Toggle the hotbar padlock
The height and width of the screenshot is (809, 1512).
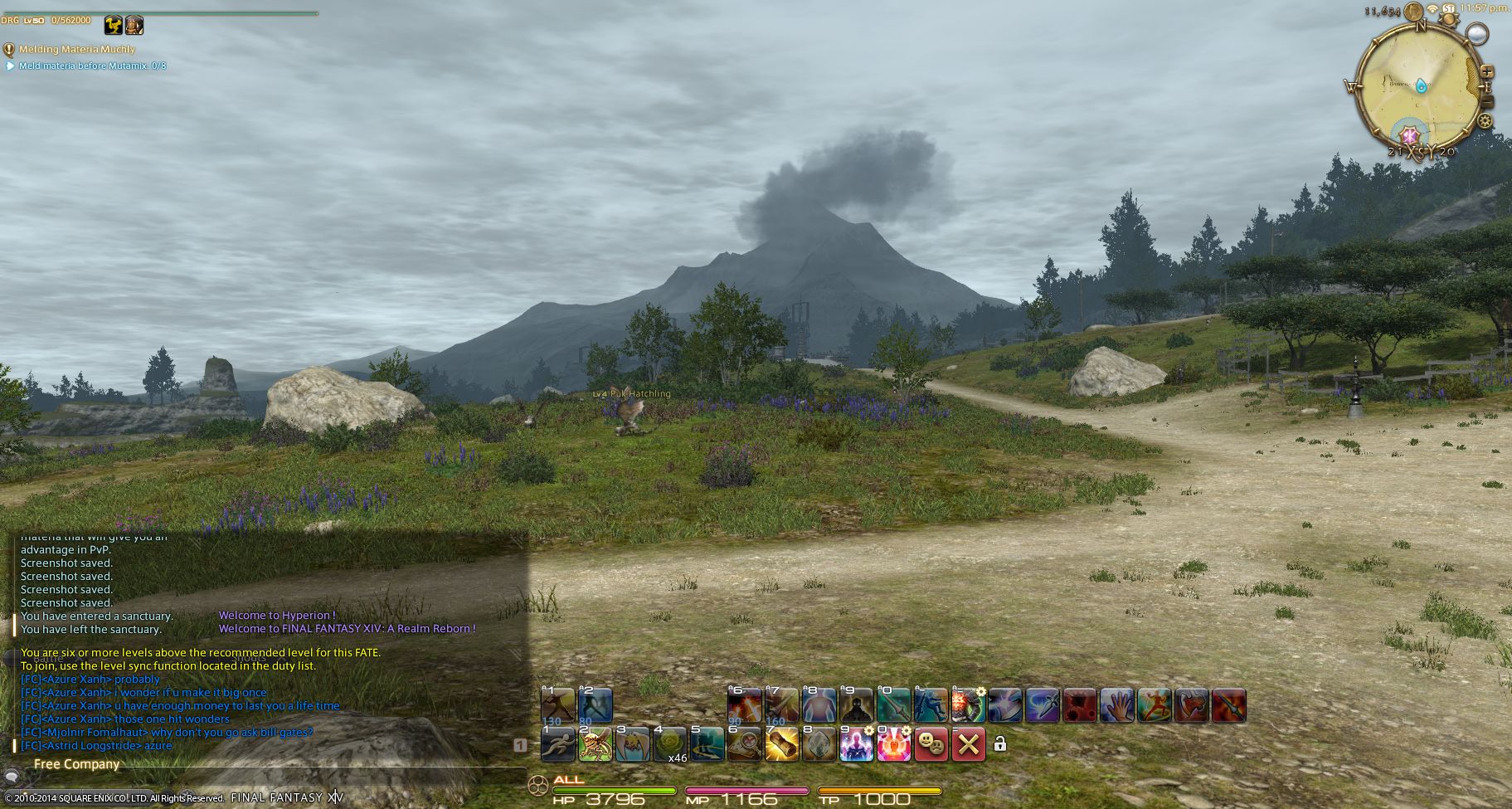[x=1000, y=744]
